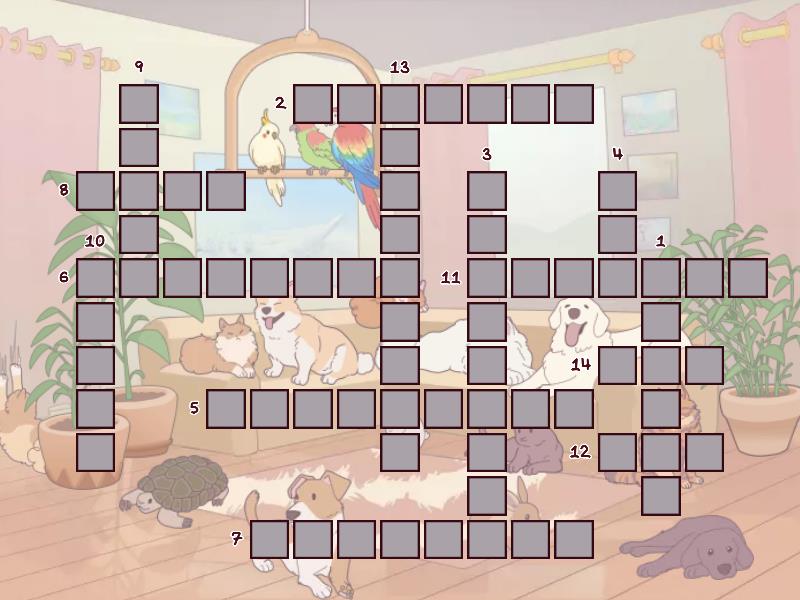Click the first square of 13 down
This screenshot has width=800, height=600.
[x=400, y=103]
